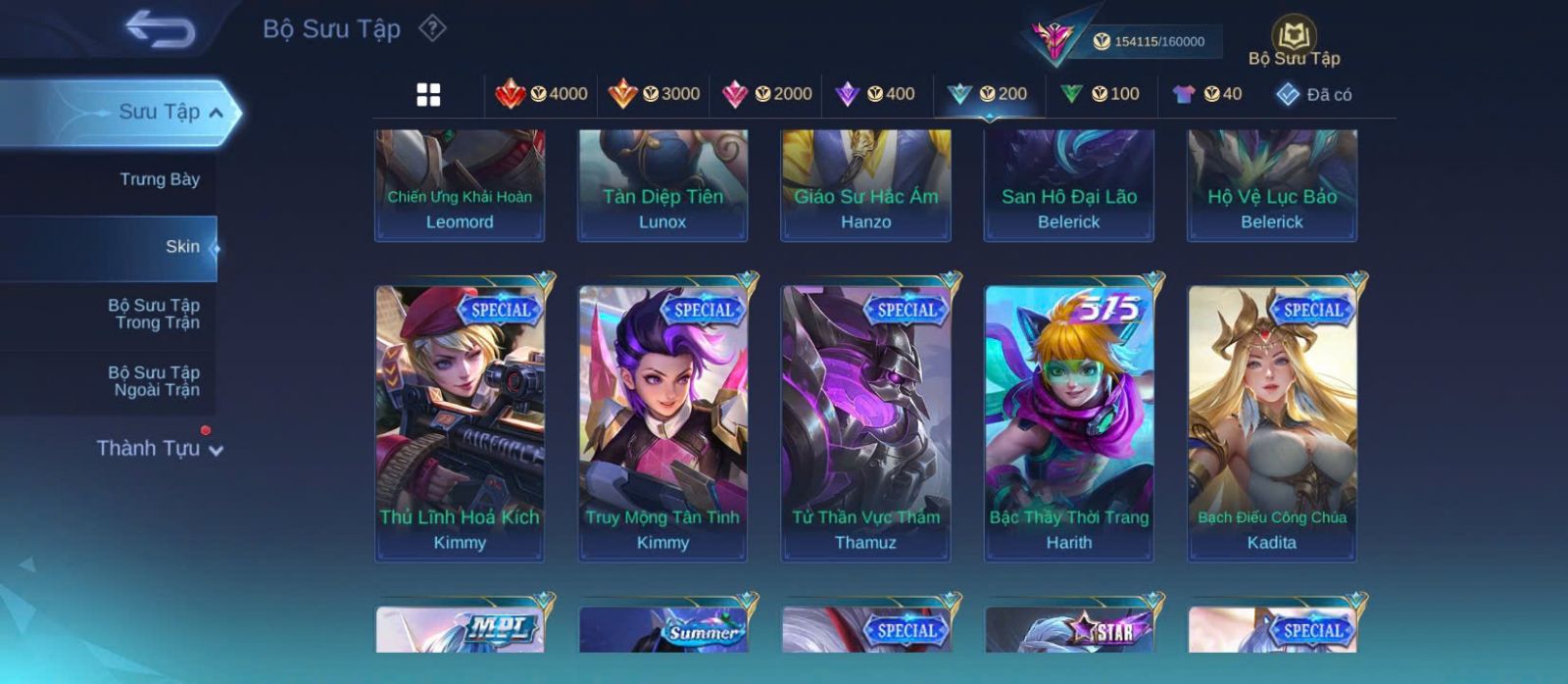Select Kimmy's Thủ Lĩnh Hoả Kích skin
Viewport: 1568px width, 684px height.
tap(460, 423)
